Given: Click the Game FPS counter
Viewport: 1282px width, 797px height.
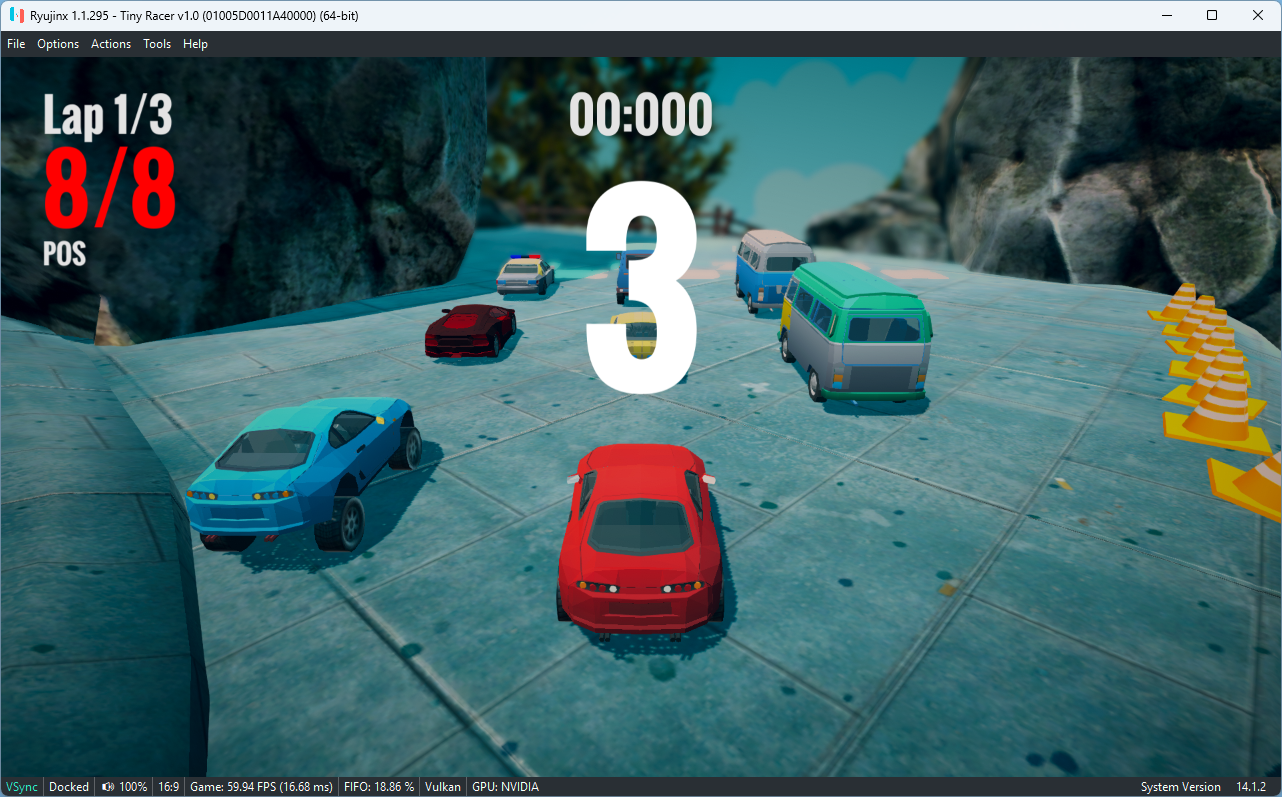Looking at the screenshot, I should [x=260, y=787].
